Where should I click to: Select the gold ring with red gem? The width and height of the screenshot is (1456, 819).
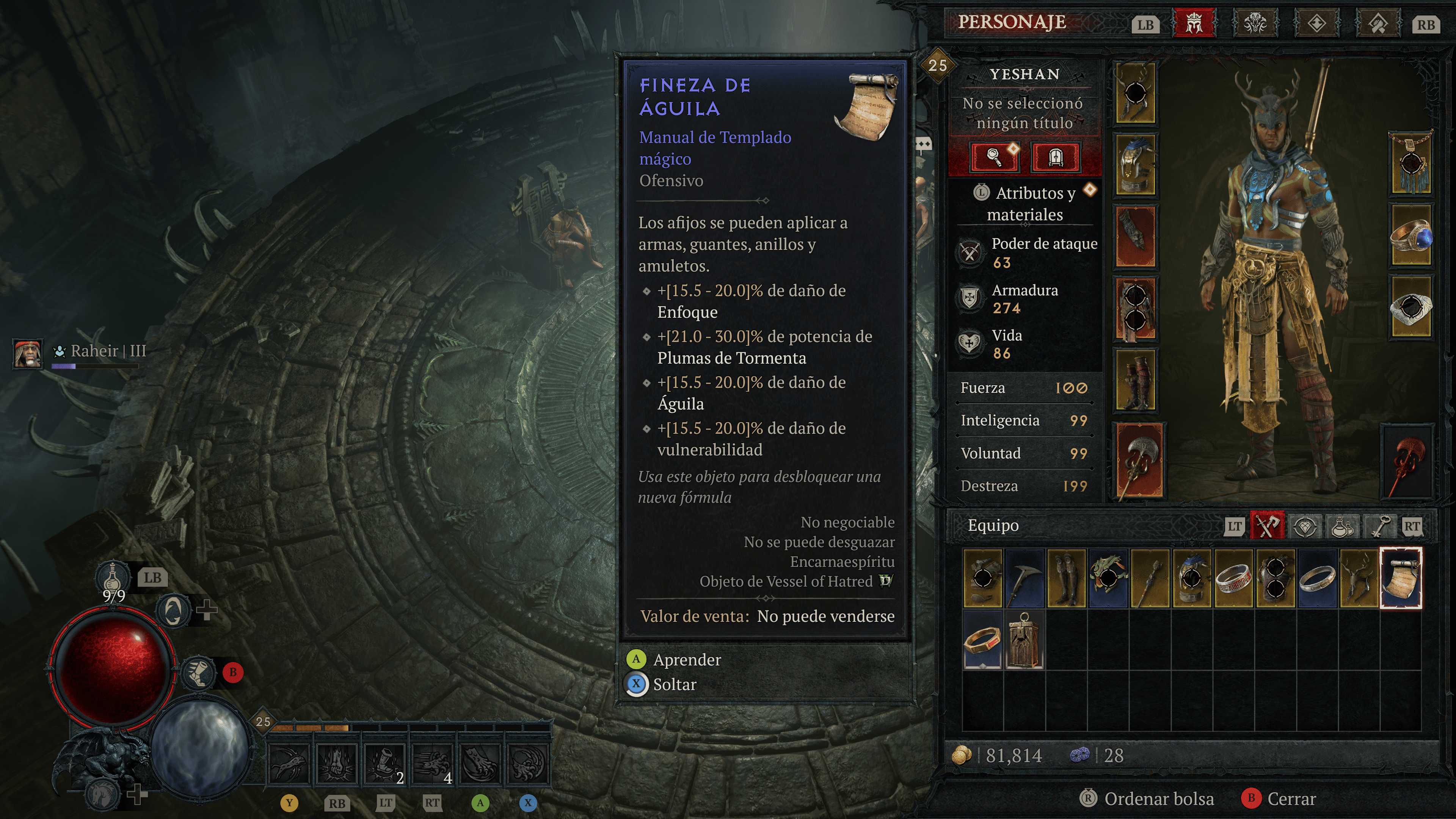tap(982, 640)
